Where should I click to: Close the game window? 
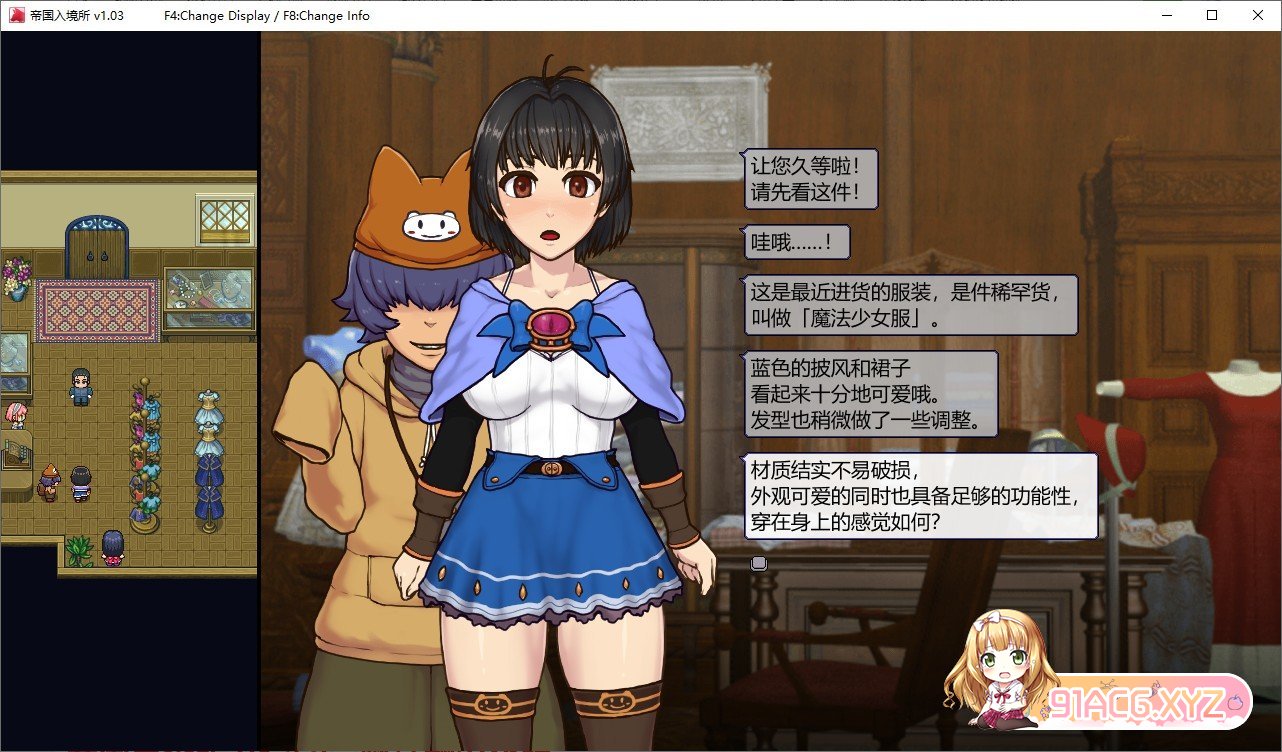(1257, 15)
